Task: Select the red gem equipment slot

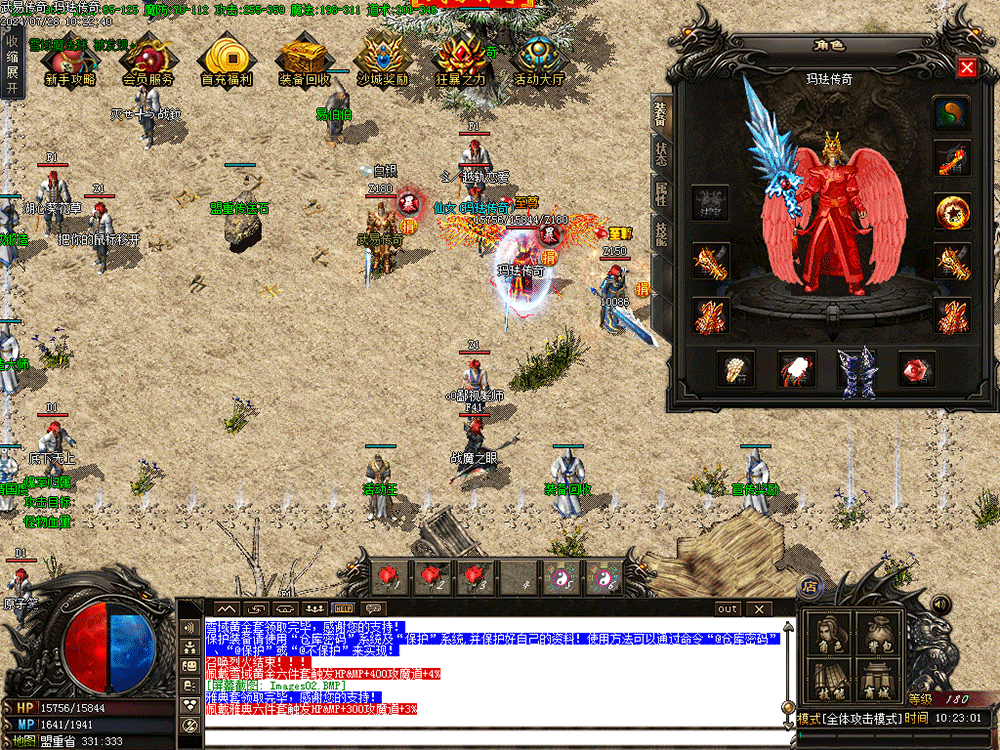Action: pyautogui.click(x=915, y=370)
